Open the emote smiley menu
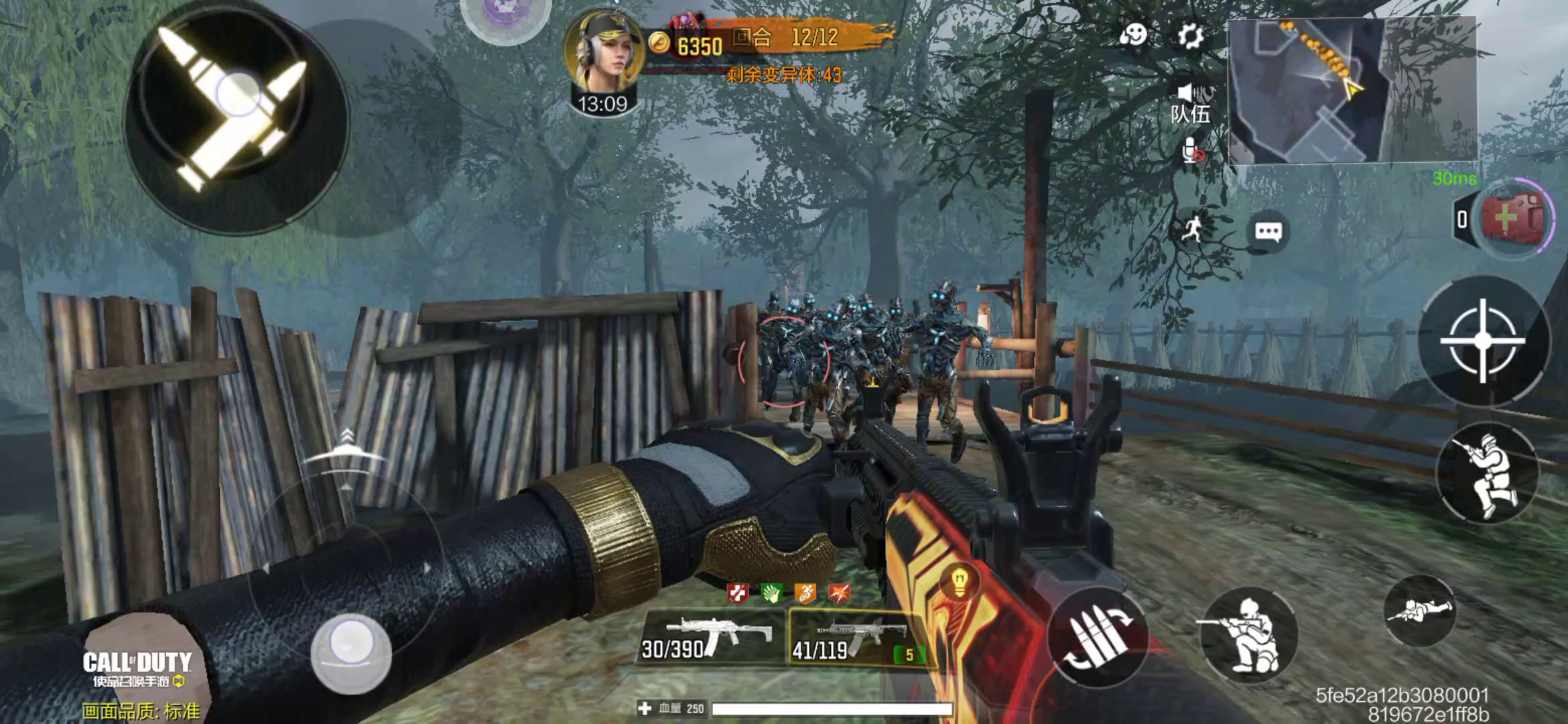This screenshot has width=1568, height=724. click(x=1133, y=35)
